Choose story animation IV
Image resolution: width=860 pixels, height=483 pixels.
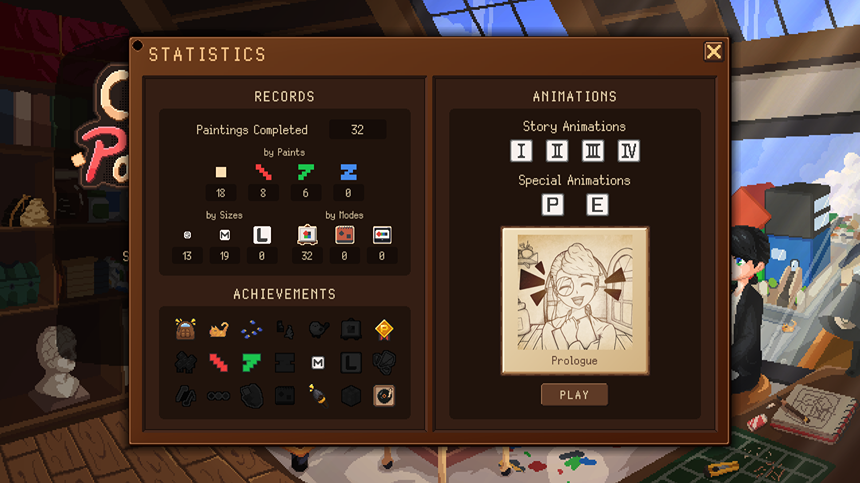point(629,151)
